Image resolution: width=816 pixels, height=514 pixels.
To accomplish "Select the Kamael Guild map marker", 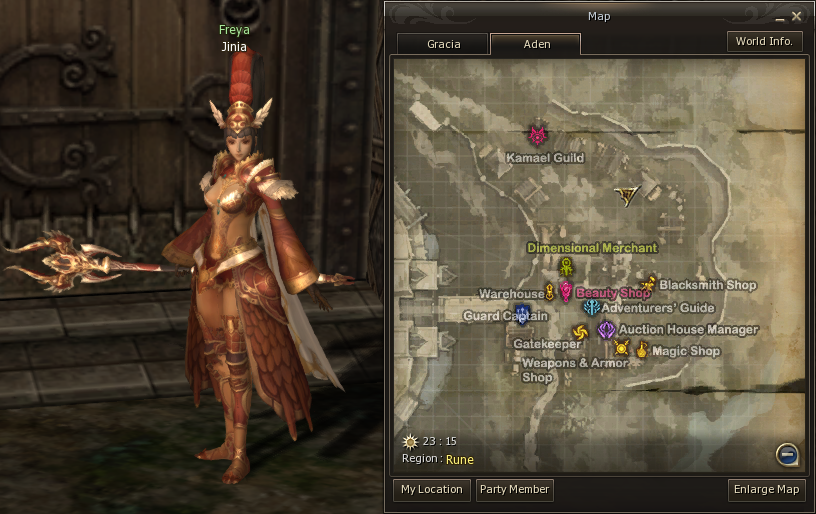I will [x=538, y=135].
